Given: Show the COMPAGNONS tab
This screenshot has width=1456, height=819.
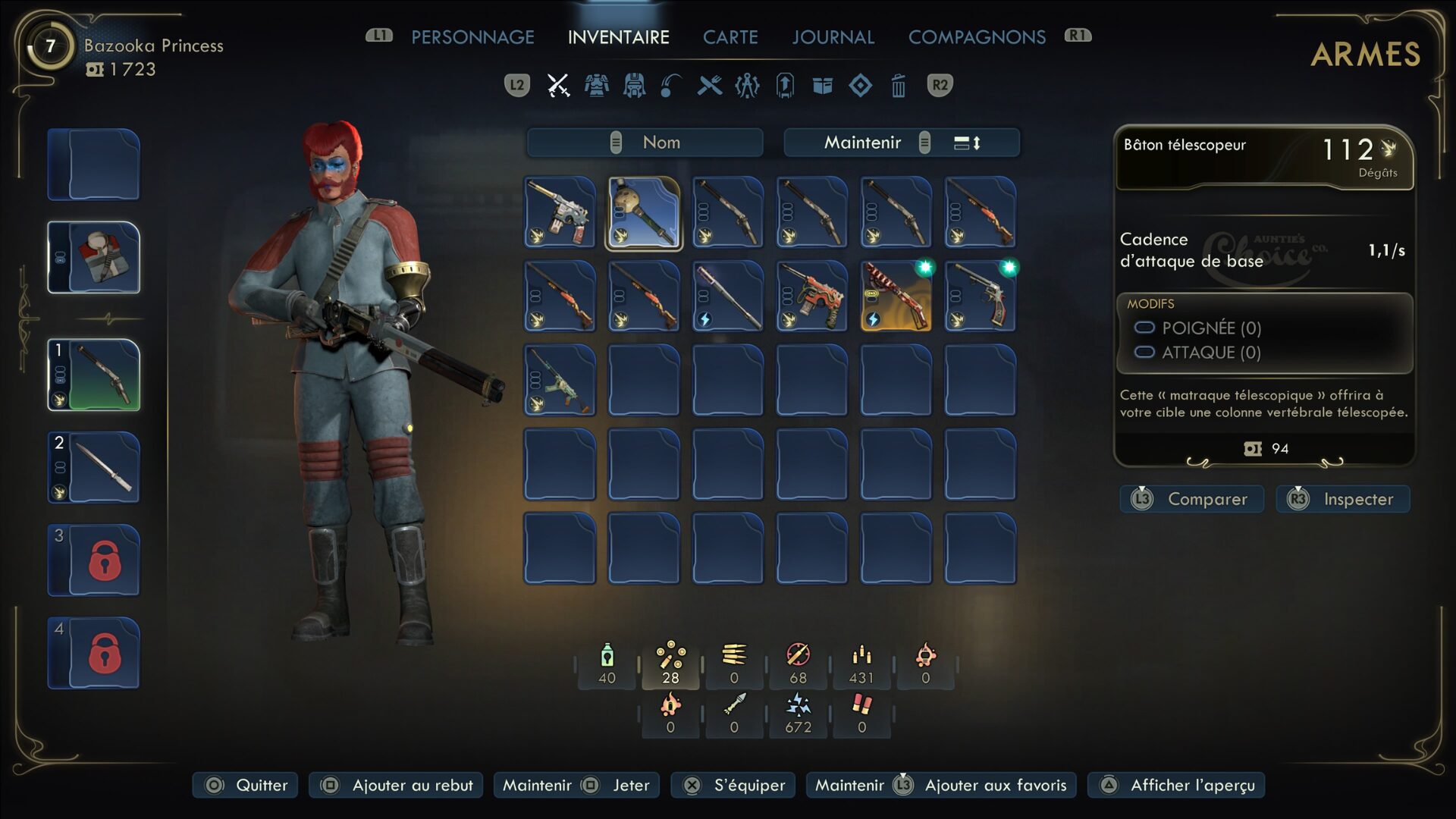Looking at the screenshot, I should pos(977,37).
